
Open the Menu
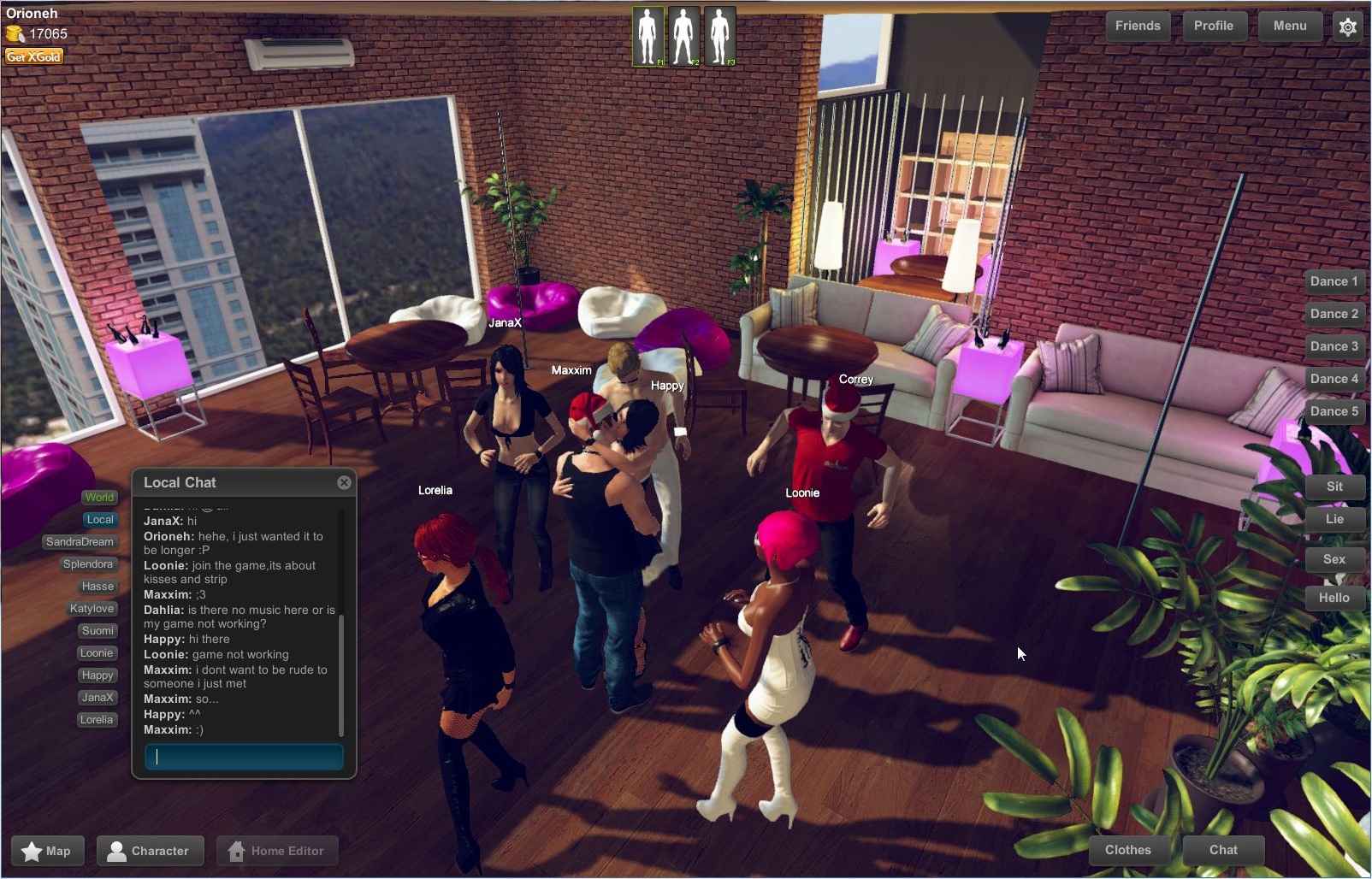coord(1289,26)
